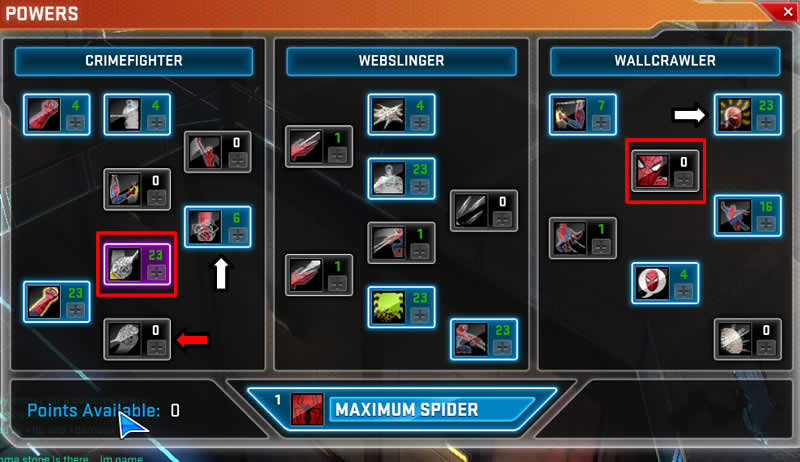Choose the Wallcrawler power with 7 points
800x462 pixels.
[x=567, y=115]
